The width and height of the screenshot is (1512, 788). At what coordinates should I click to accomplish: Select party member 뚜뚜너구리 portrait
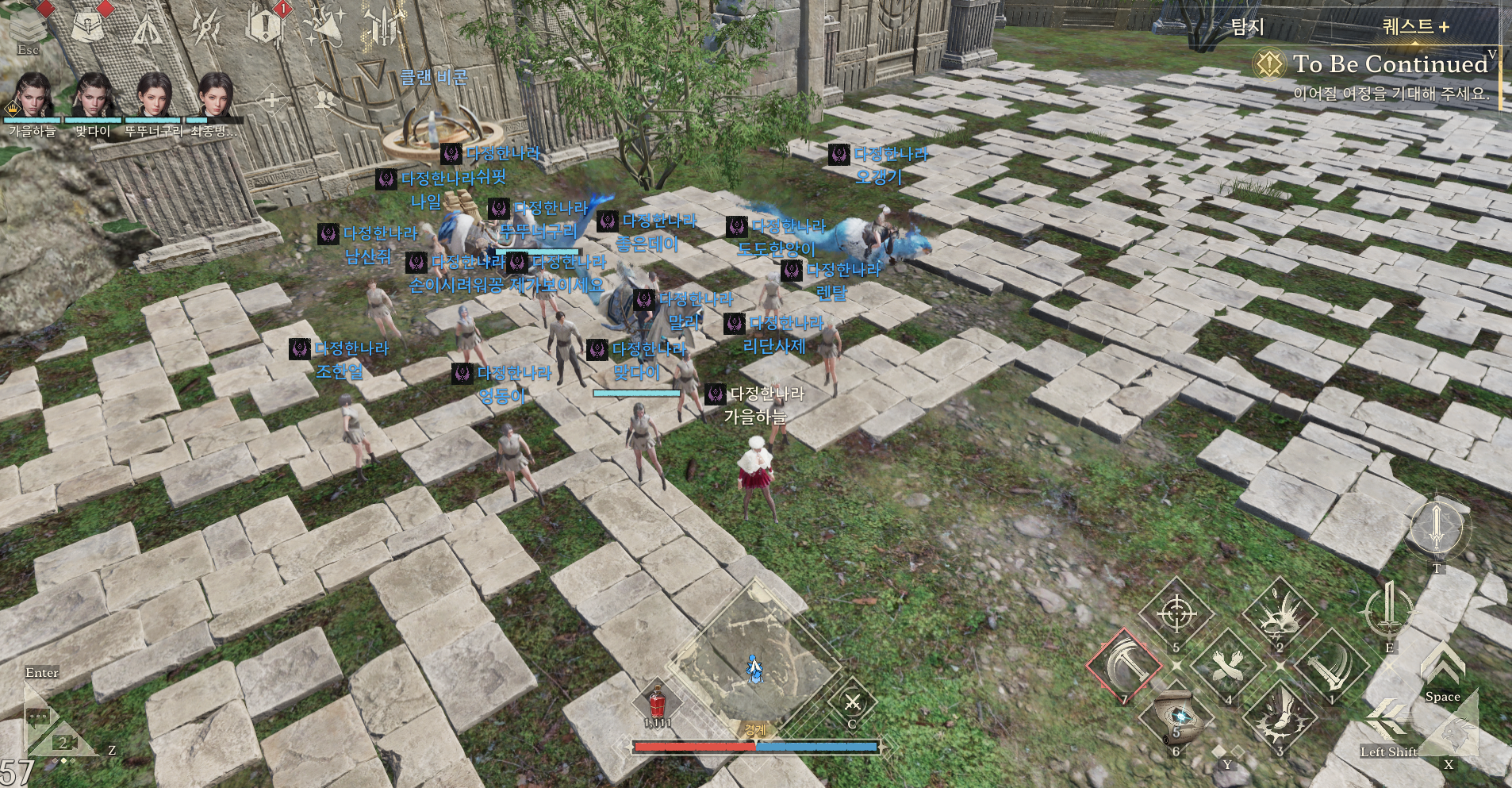[153, 96]
